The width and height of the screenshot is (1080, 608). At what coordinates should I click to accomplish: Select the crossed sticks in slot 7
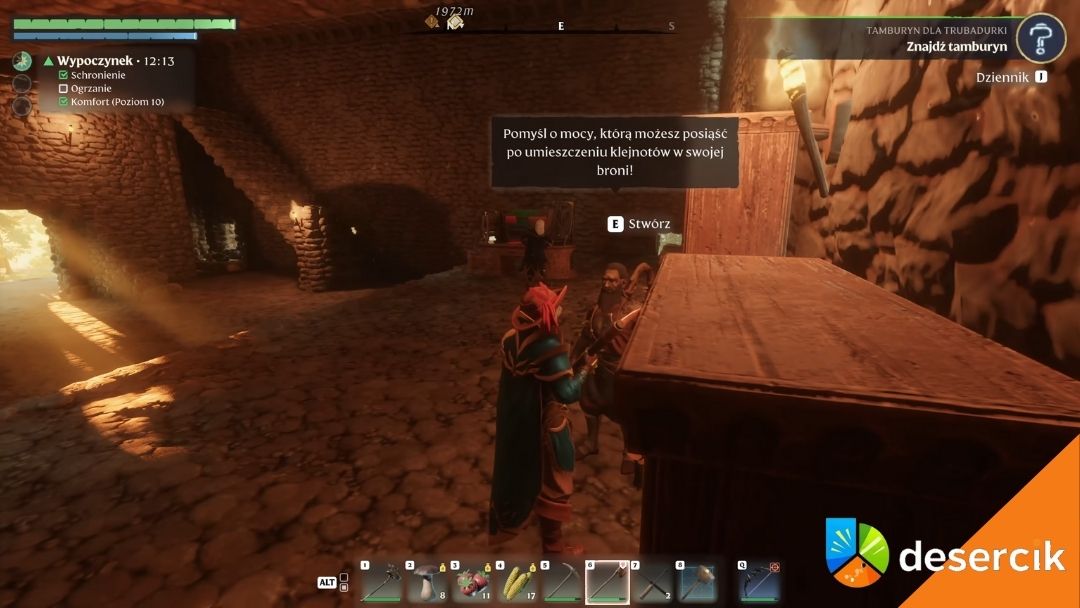(x=652, y=583)
